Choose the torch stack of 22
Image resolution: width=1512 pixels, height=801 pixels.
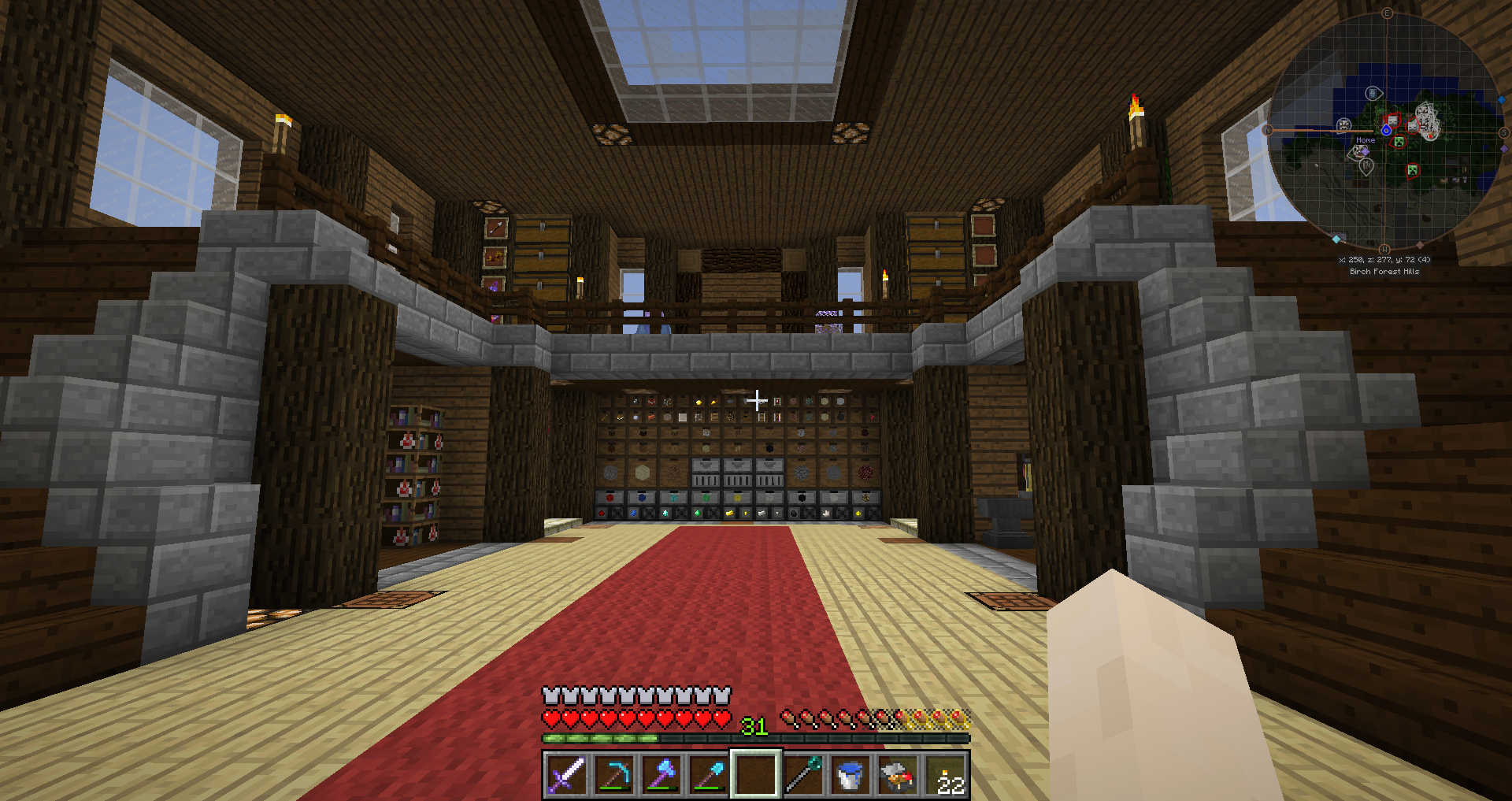(x=946, y=775)
